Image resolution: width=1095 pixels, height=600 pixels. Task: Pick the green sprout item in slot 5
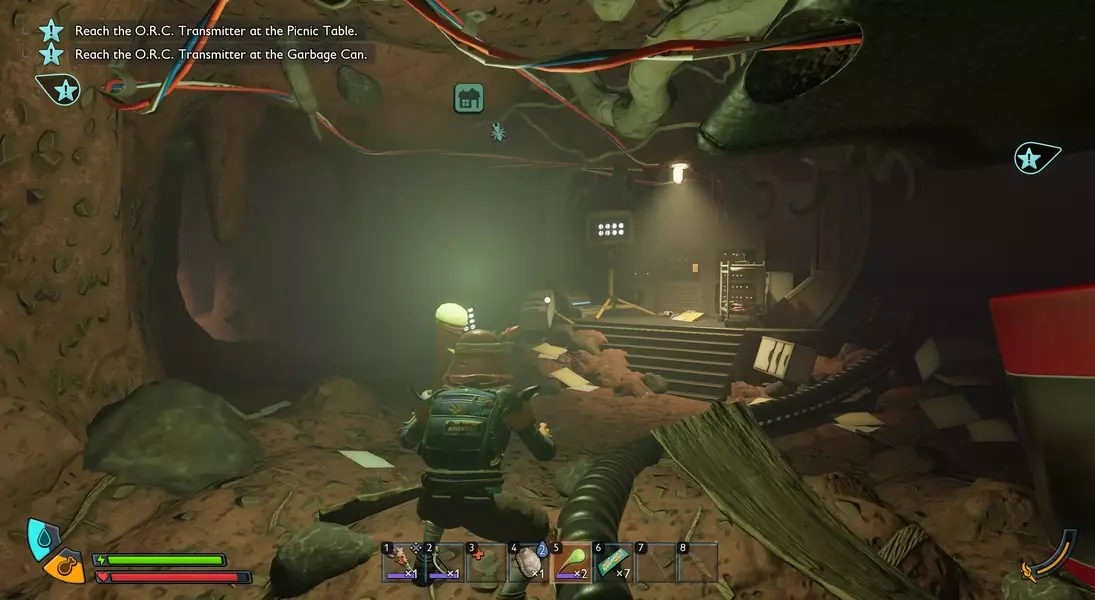click(x=571, y=562)
